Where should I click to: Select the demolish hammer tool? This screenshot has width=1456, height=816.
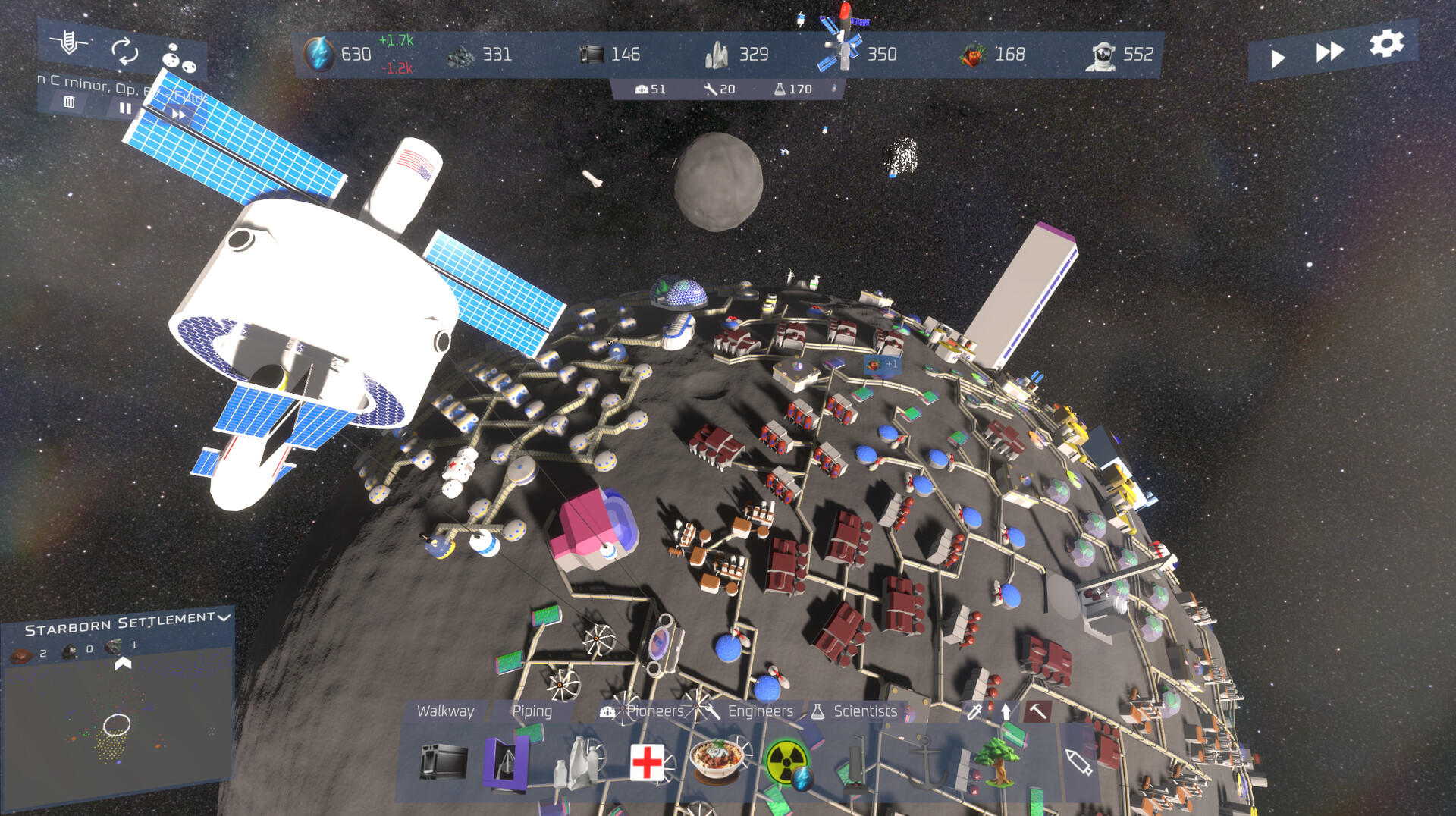pyautogui.click(x=1037, y=711)
